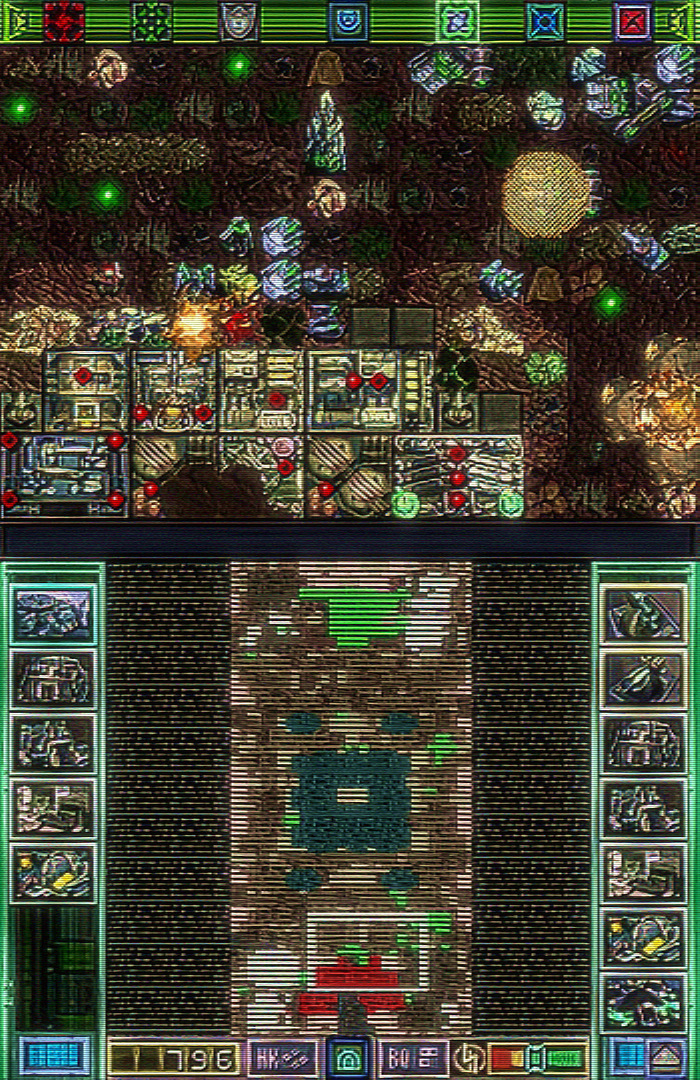
Task: Pick the left panel item with yellow block
Action: 54,873
